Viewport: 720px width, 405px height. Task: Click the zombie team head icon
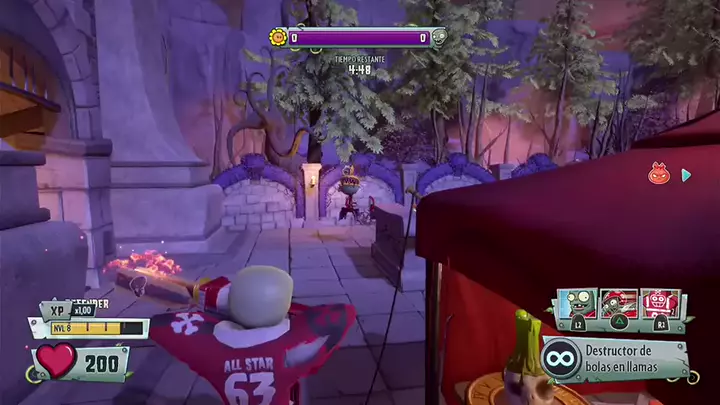(438, 38)
